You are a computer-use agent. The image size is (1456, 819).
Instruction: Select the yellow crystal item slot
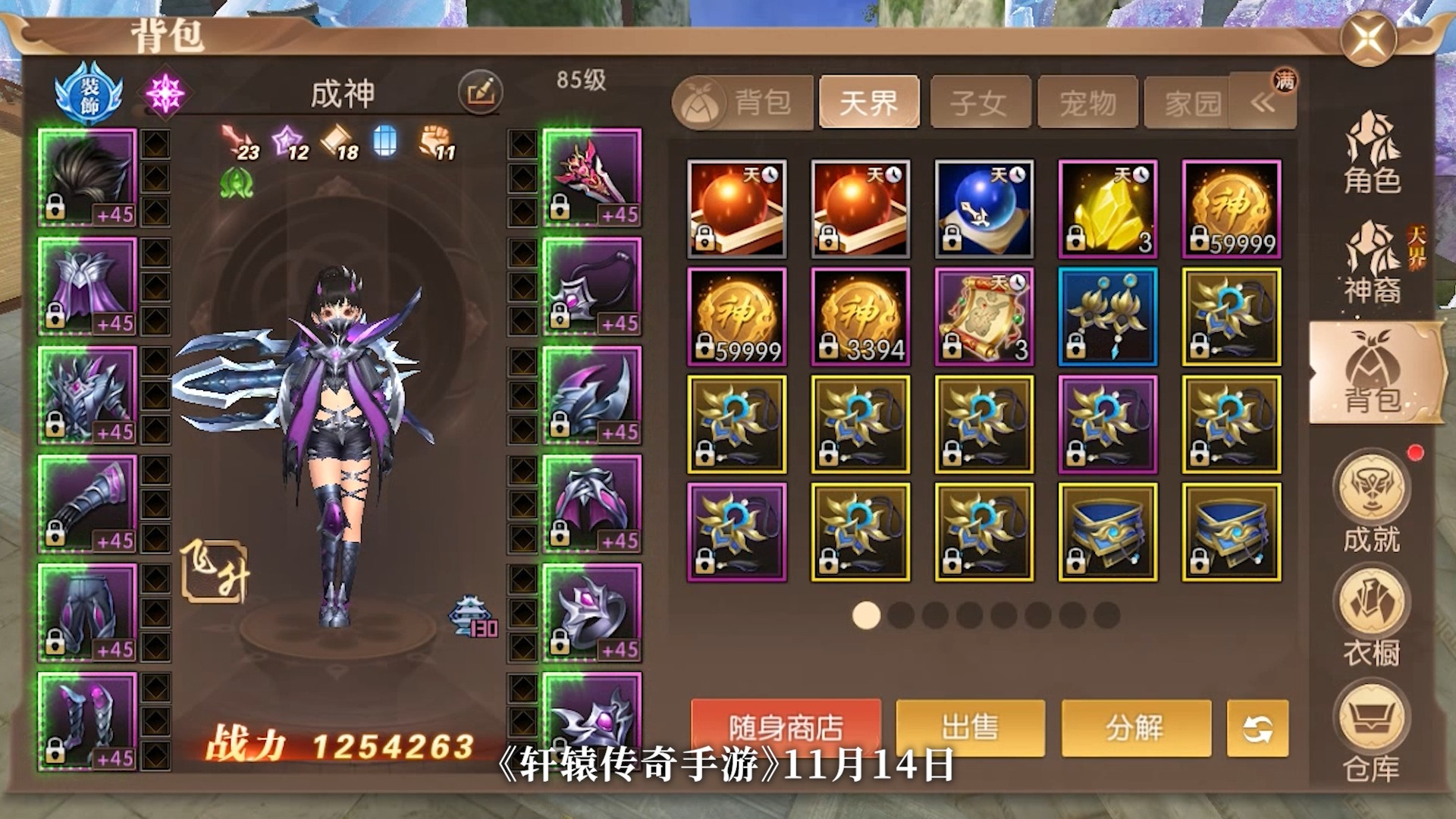(1107, 209)
